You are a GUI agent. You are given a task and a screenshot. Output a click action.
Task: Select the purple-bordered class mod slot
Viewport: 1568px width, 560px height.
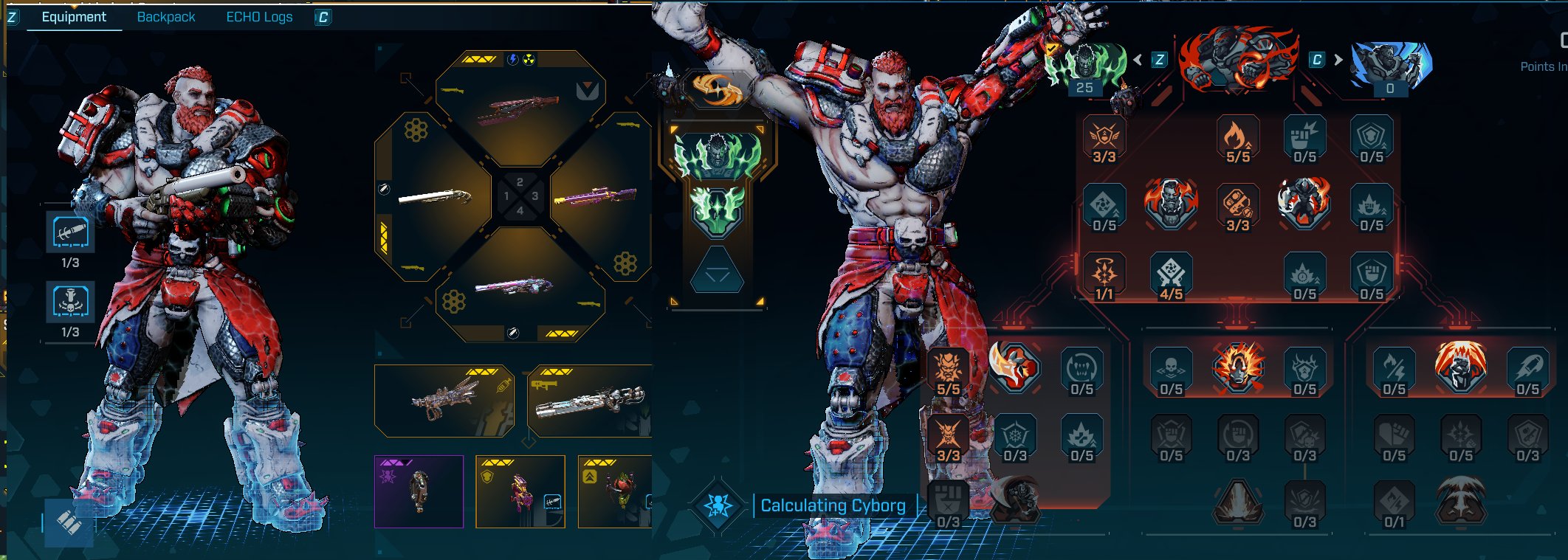coord(419,491)
